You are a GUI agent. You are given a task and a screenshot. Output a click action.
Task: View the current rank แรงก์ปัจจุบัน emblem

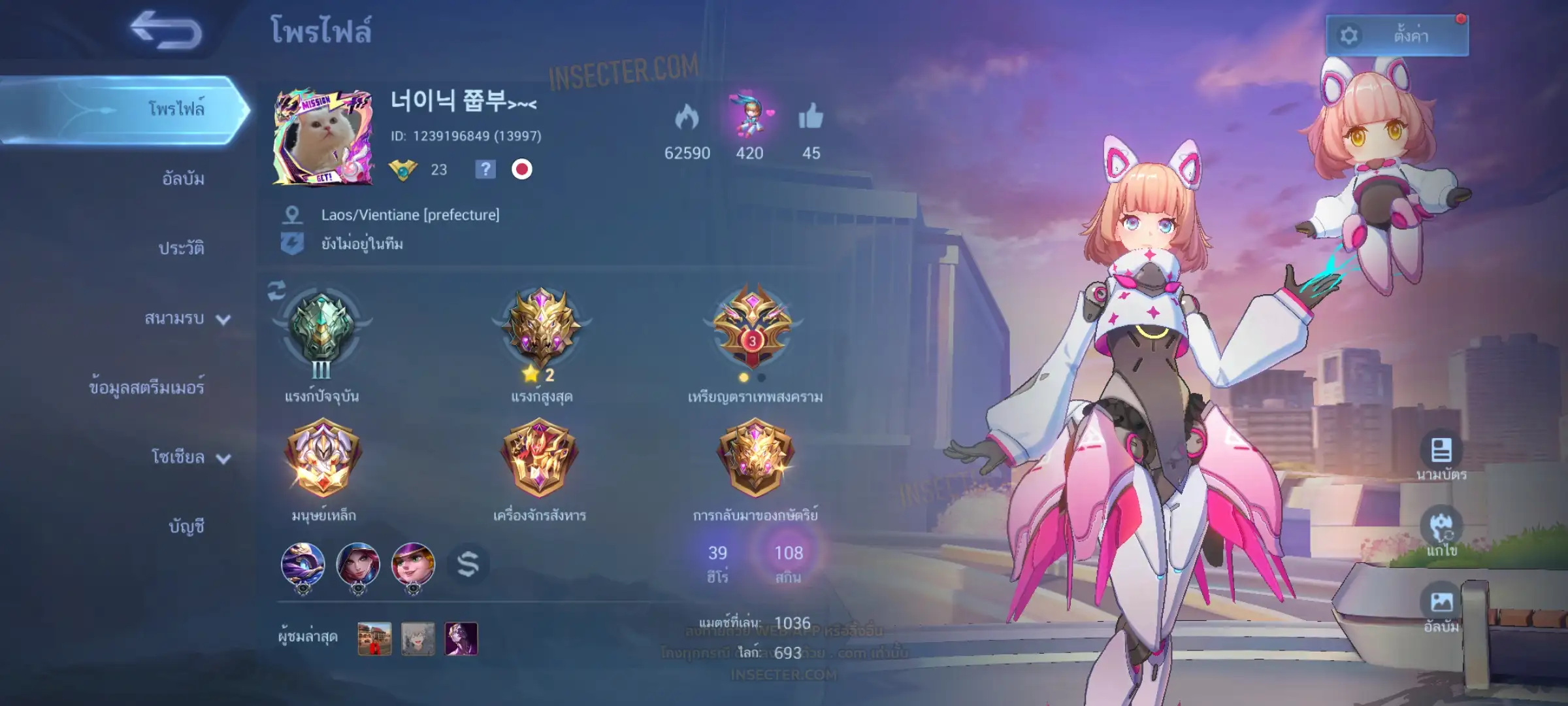click(x=321, y=329)
